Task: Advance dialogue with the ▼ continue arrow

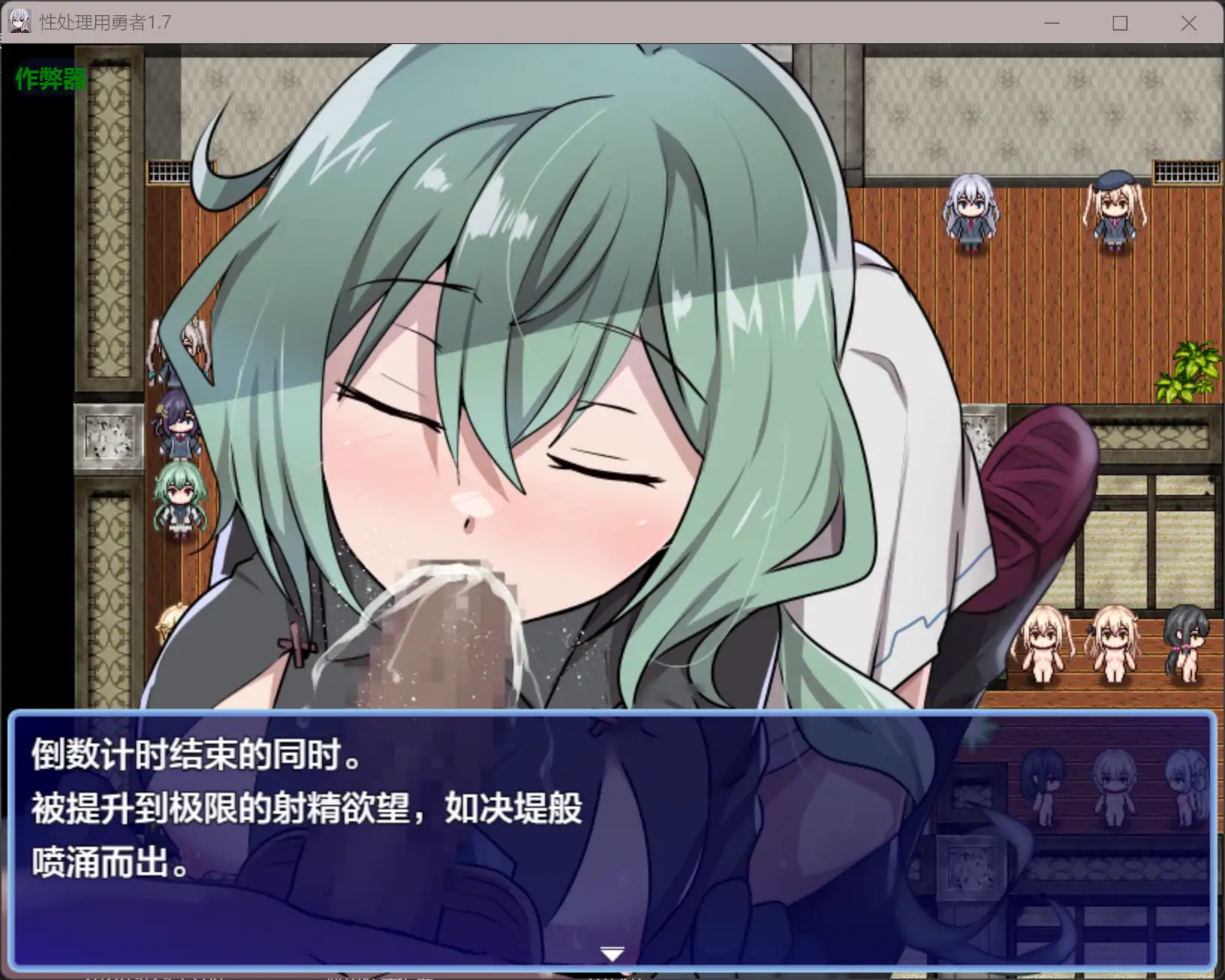Action: 612,952
